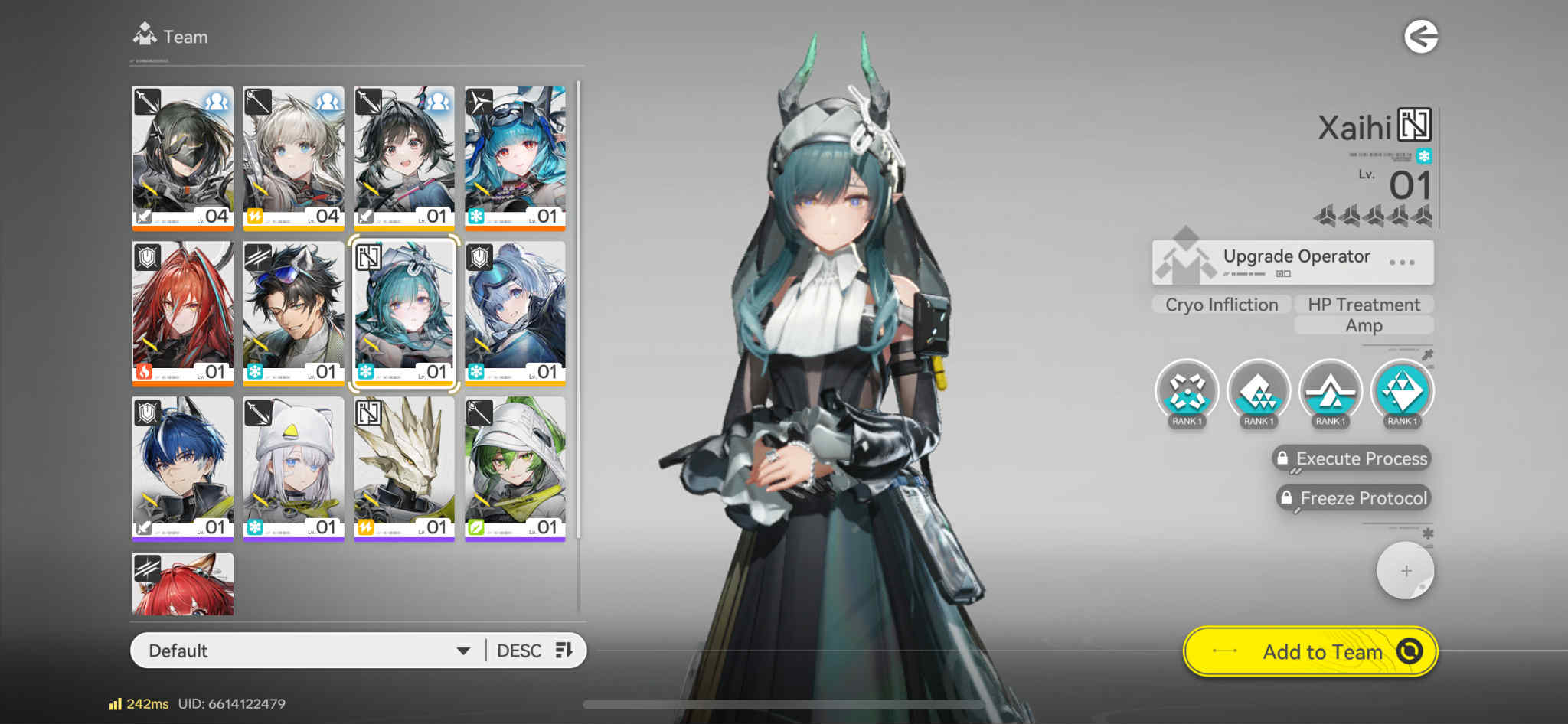Go back using the arrow button
1568x724 pixels.
pos(1420,37)
